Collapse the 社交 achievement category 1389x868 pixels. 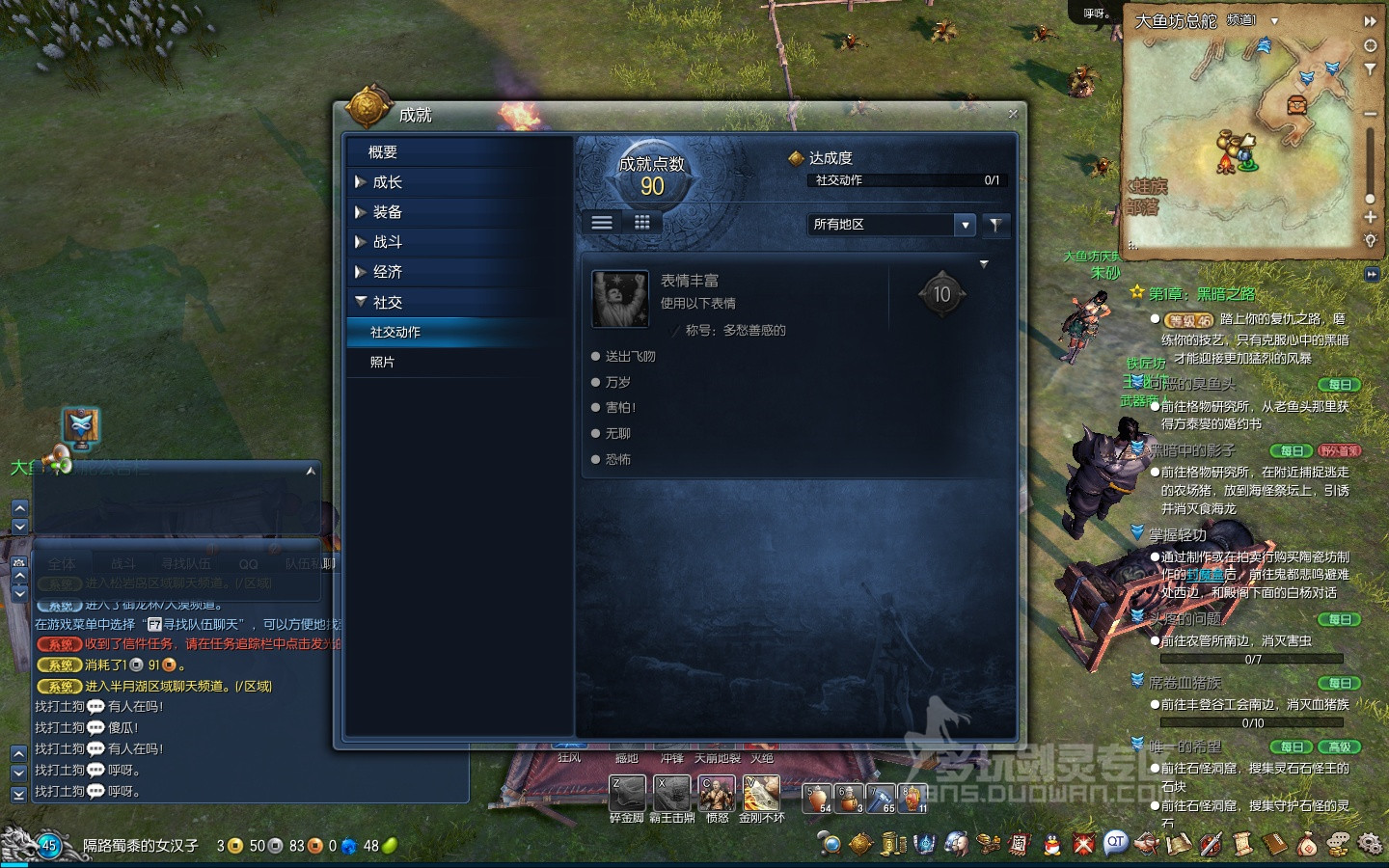(x=387, y=302)
